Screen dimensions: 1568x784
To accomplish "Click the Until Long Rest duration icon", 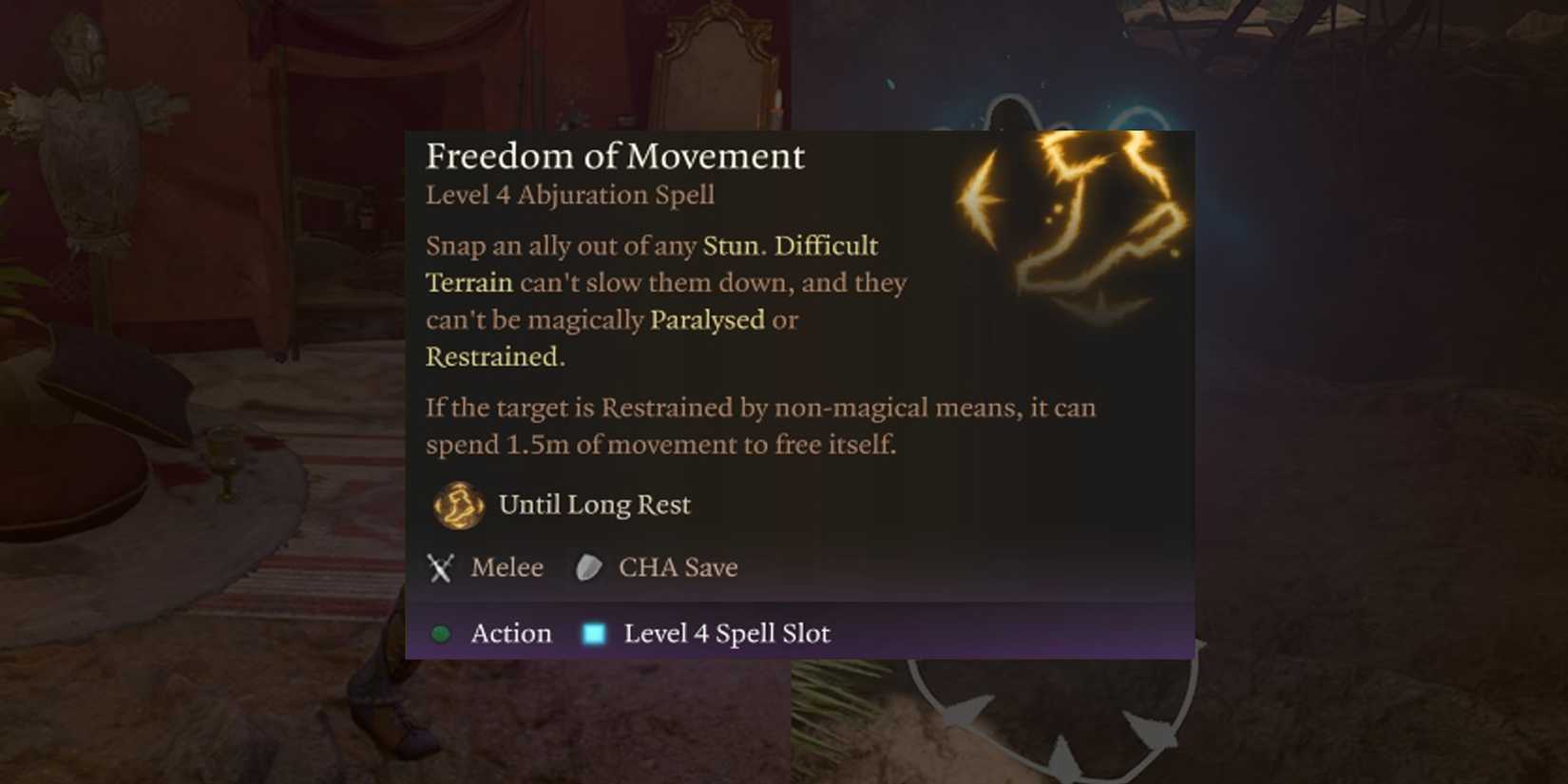I will click(456, 505).
